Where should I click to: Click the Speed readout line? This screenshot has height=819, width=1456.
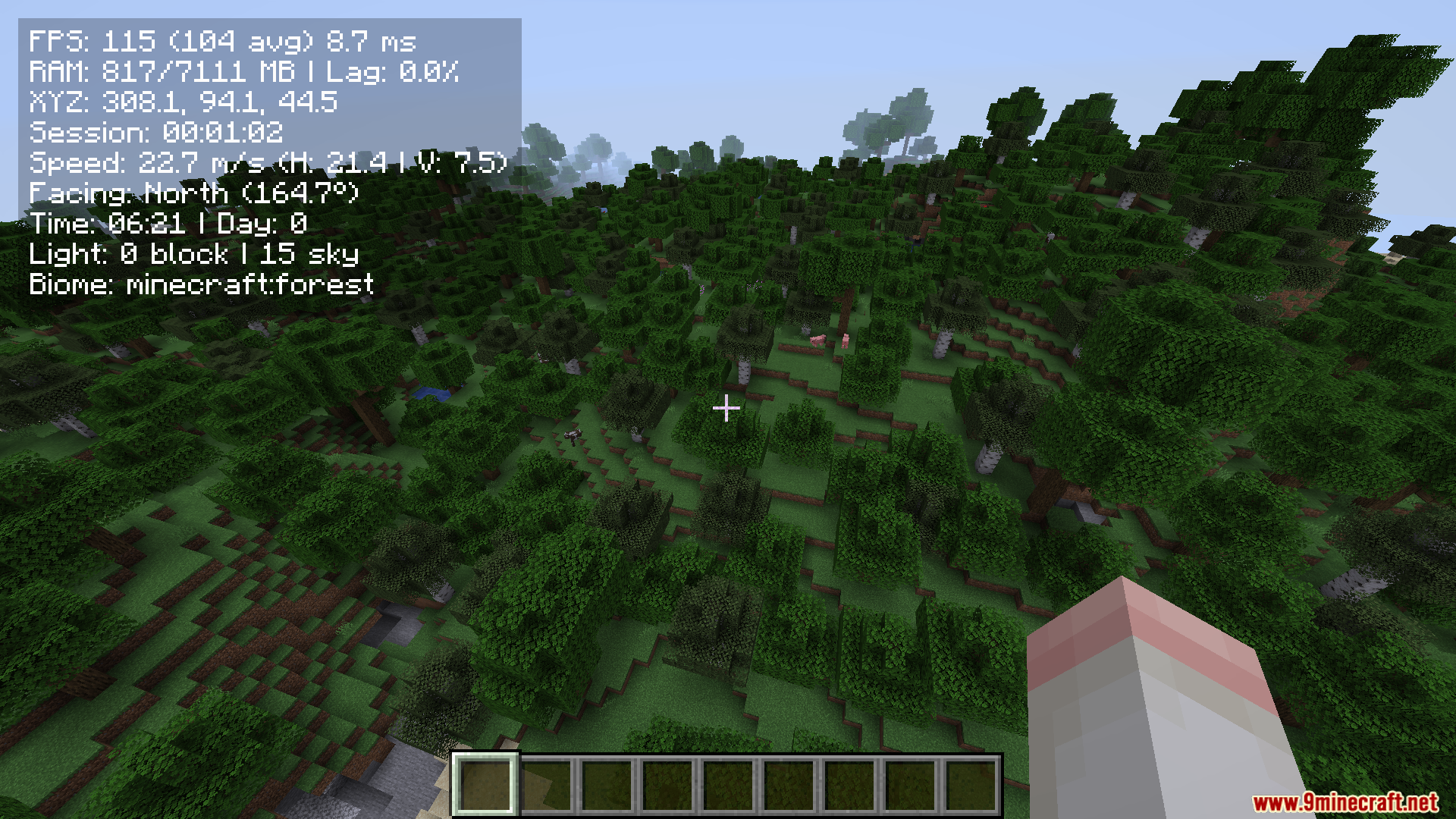(x=267, y=163)
